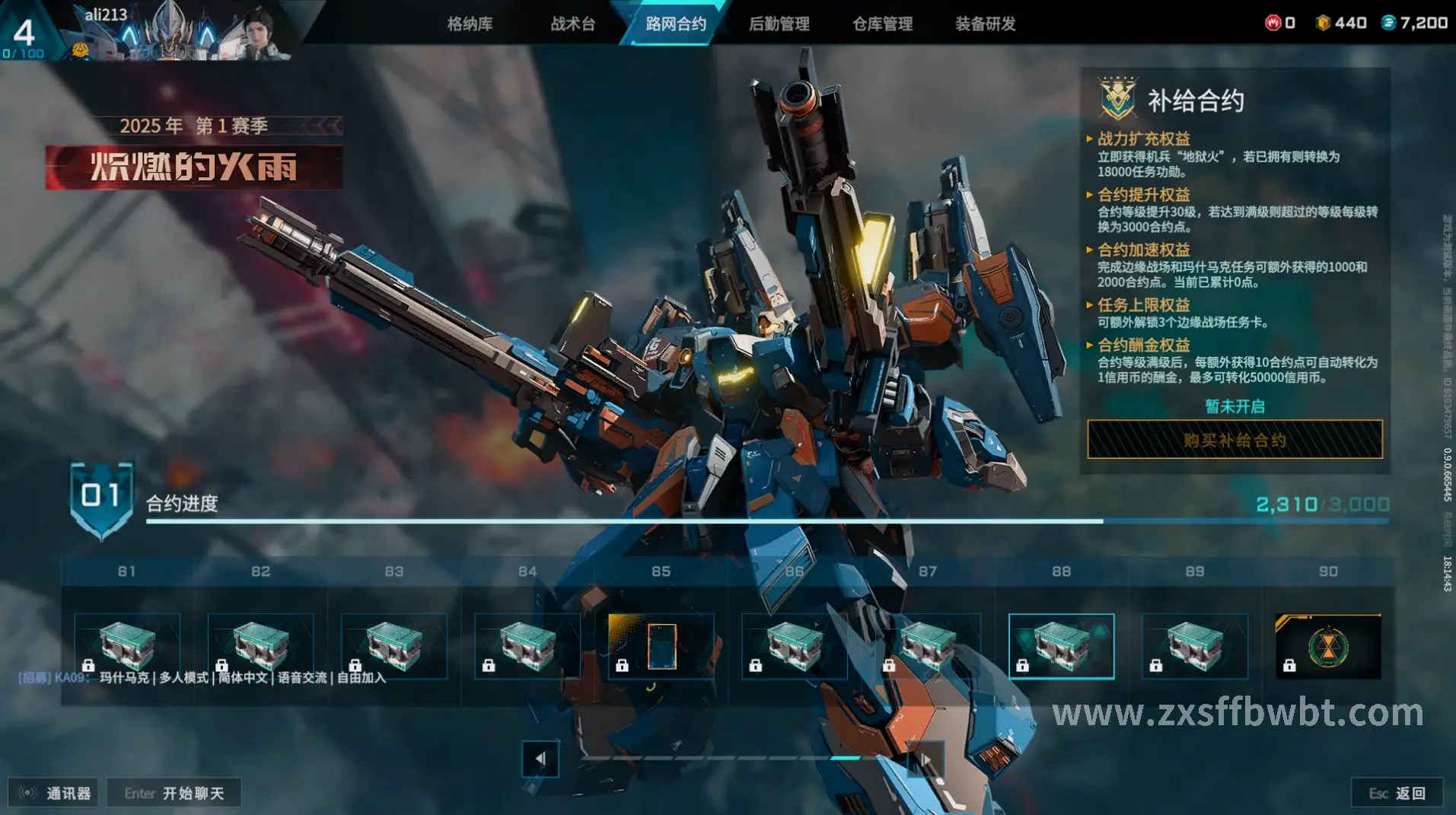Screen dimensions: 1456x815
Task: Open the 通讯器 communicator
Action: tap(53, 793)
